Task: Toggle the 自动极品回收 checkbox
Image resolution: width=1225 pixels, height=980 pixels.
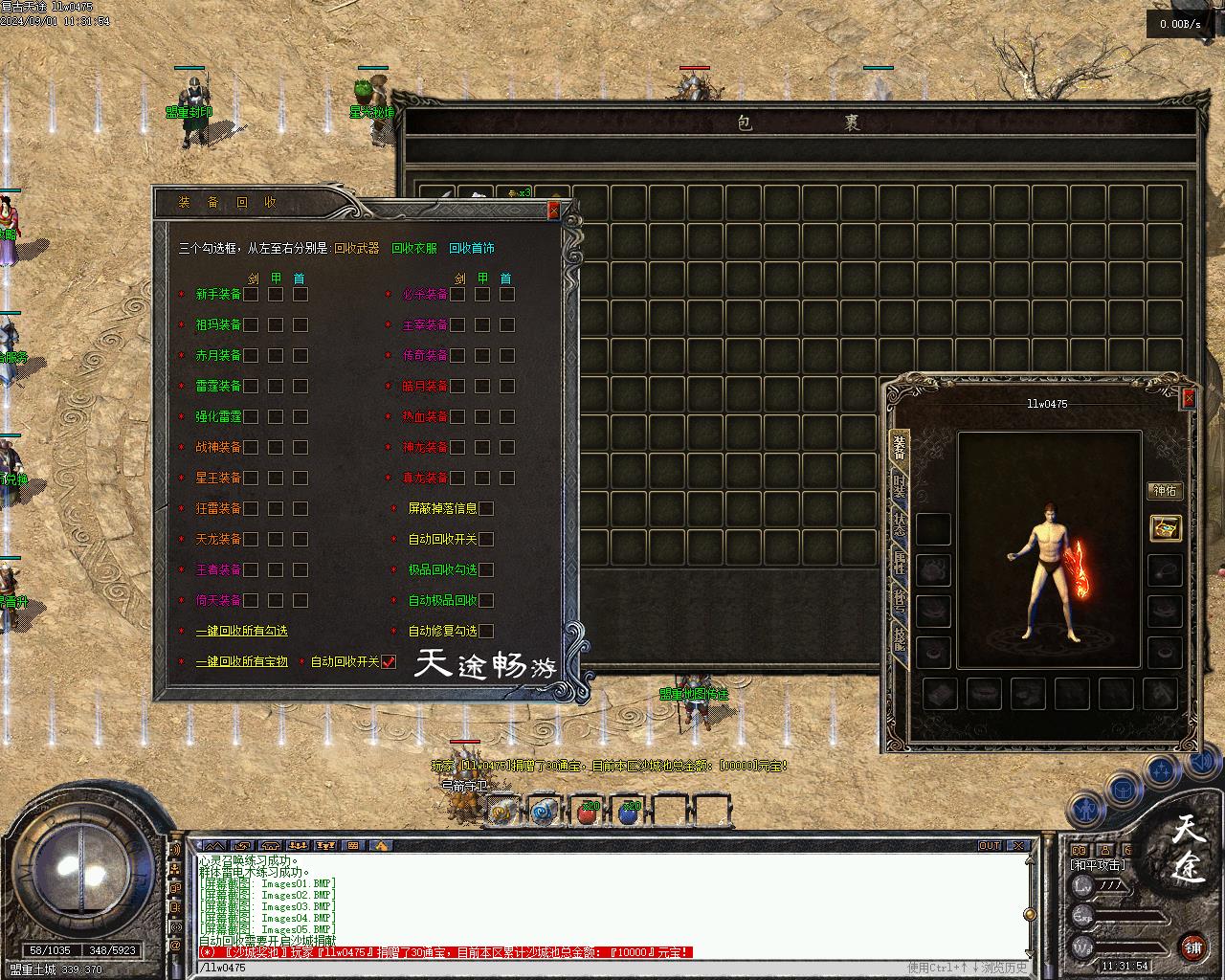Action: pos(486,600)
